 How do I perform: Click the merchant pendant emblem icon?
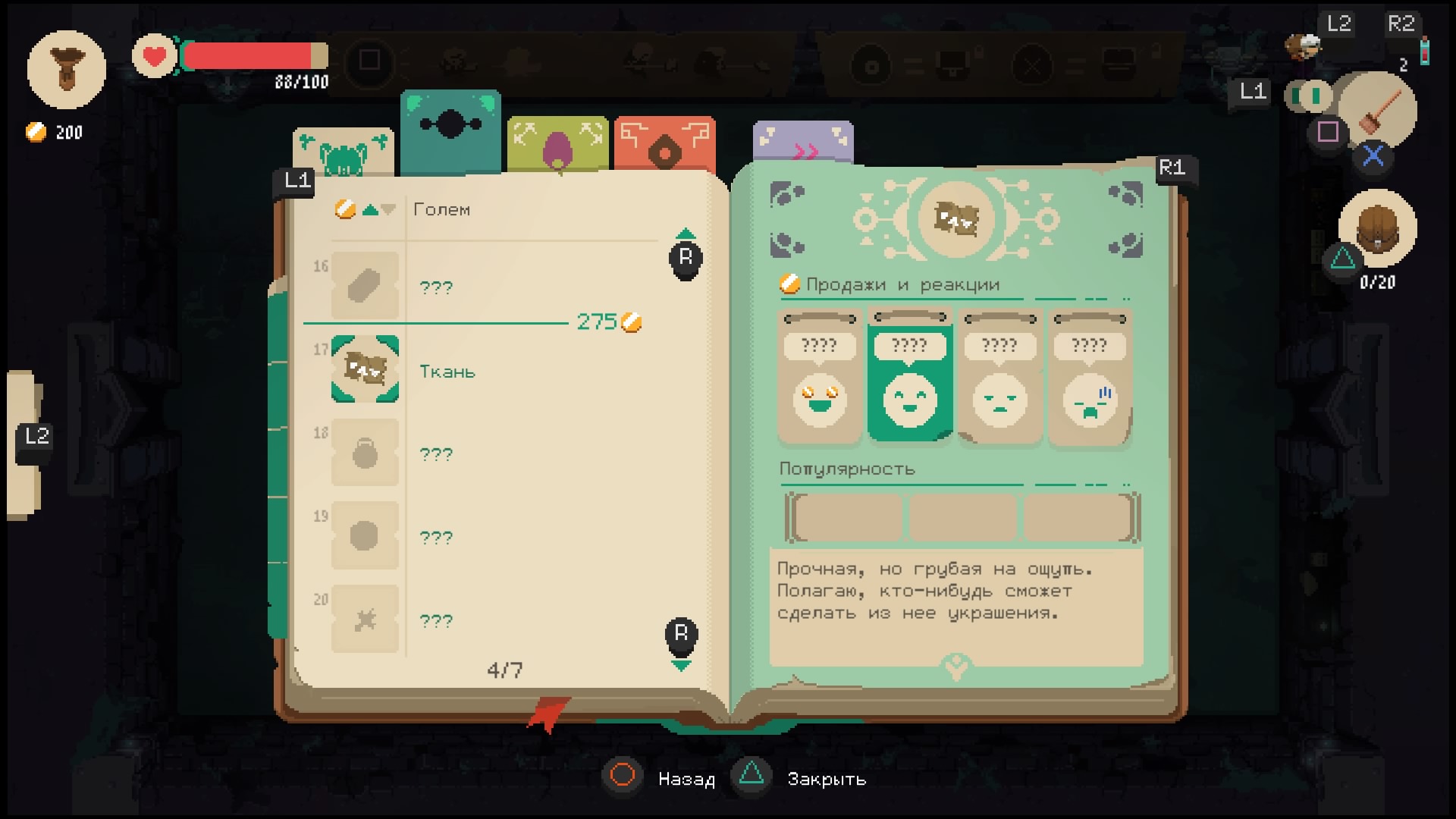(67, 70)
